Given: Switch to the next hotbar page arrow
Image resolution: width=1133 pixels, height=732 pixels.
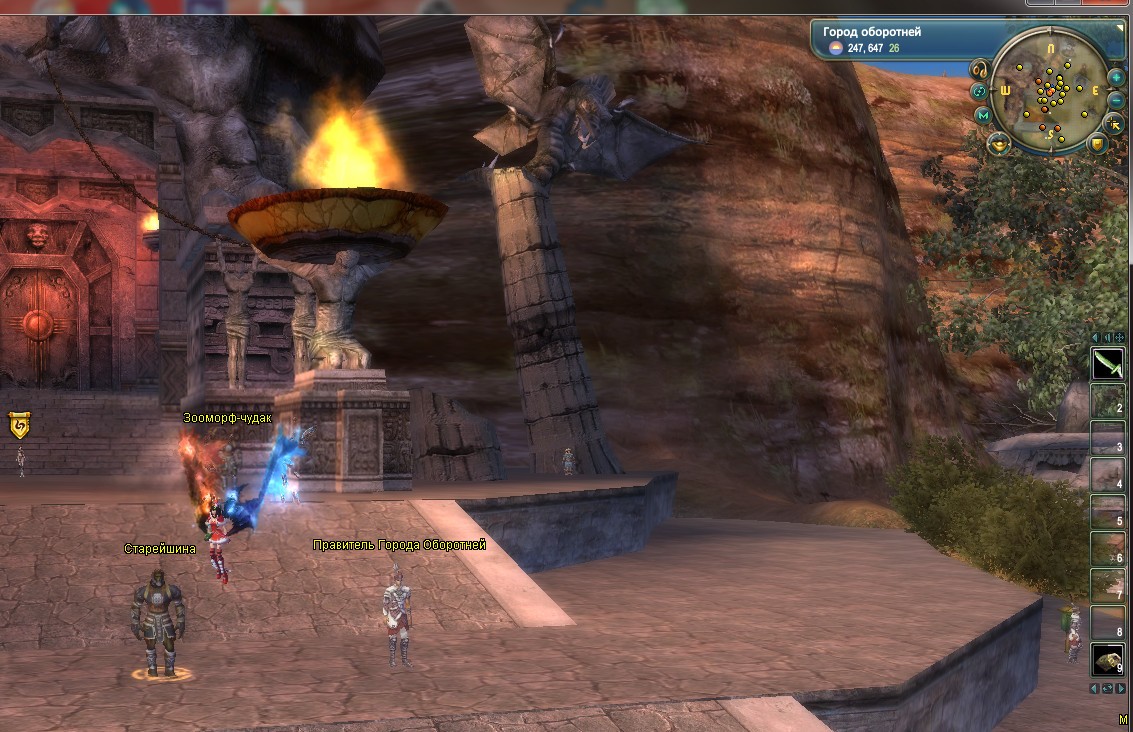Looking at the screenshot, I should [1119, 689].
